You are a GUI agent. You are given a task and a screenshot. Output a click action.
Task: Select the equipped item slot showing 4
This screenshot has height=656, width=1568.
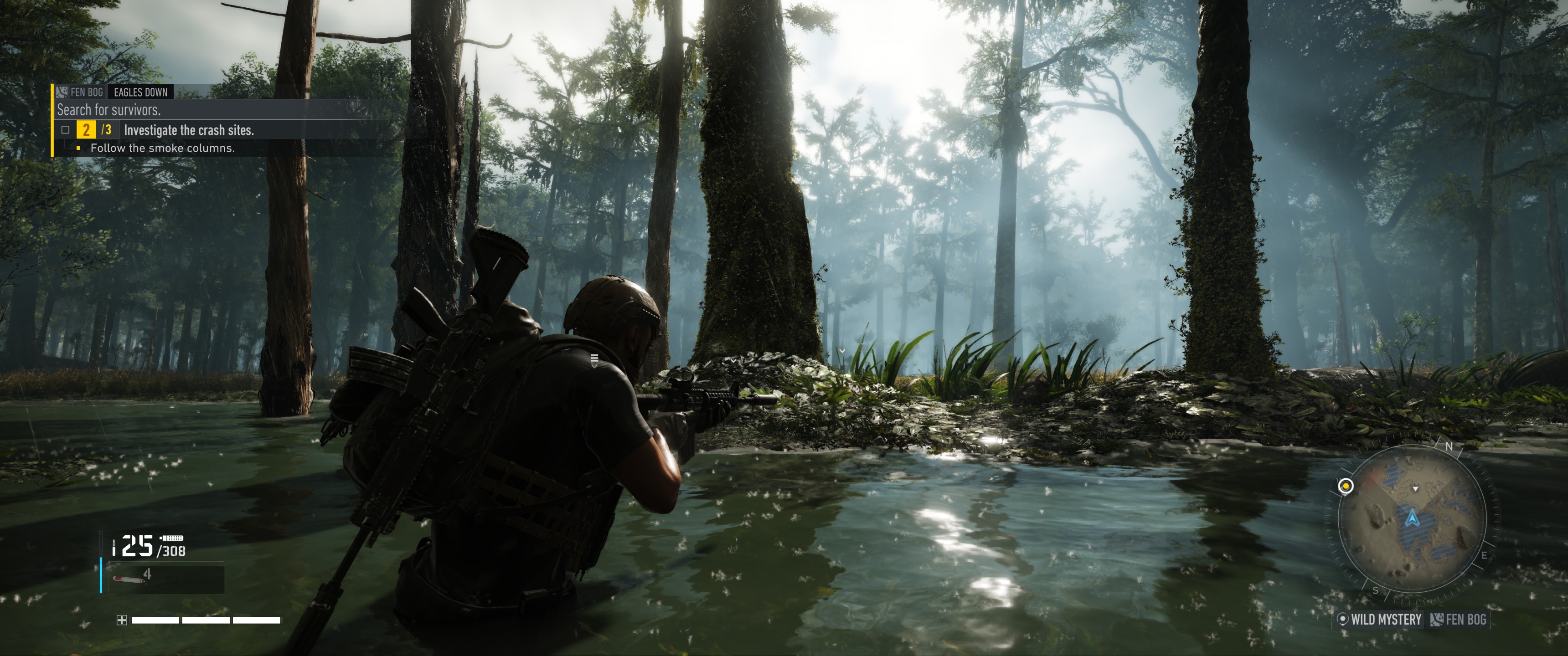[166, 579]
